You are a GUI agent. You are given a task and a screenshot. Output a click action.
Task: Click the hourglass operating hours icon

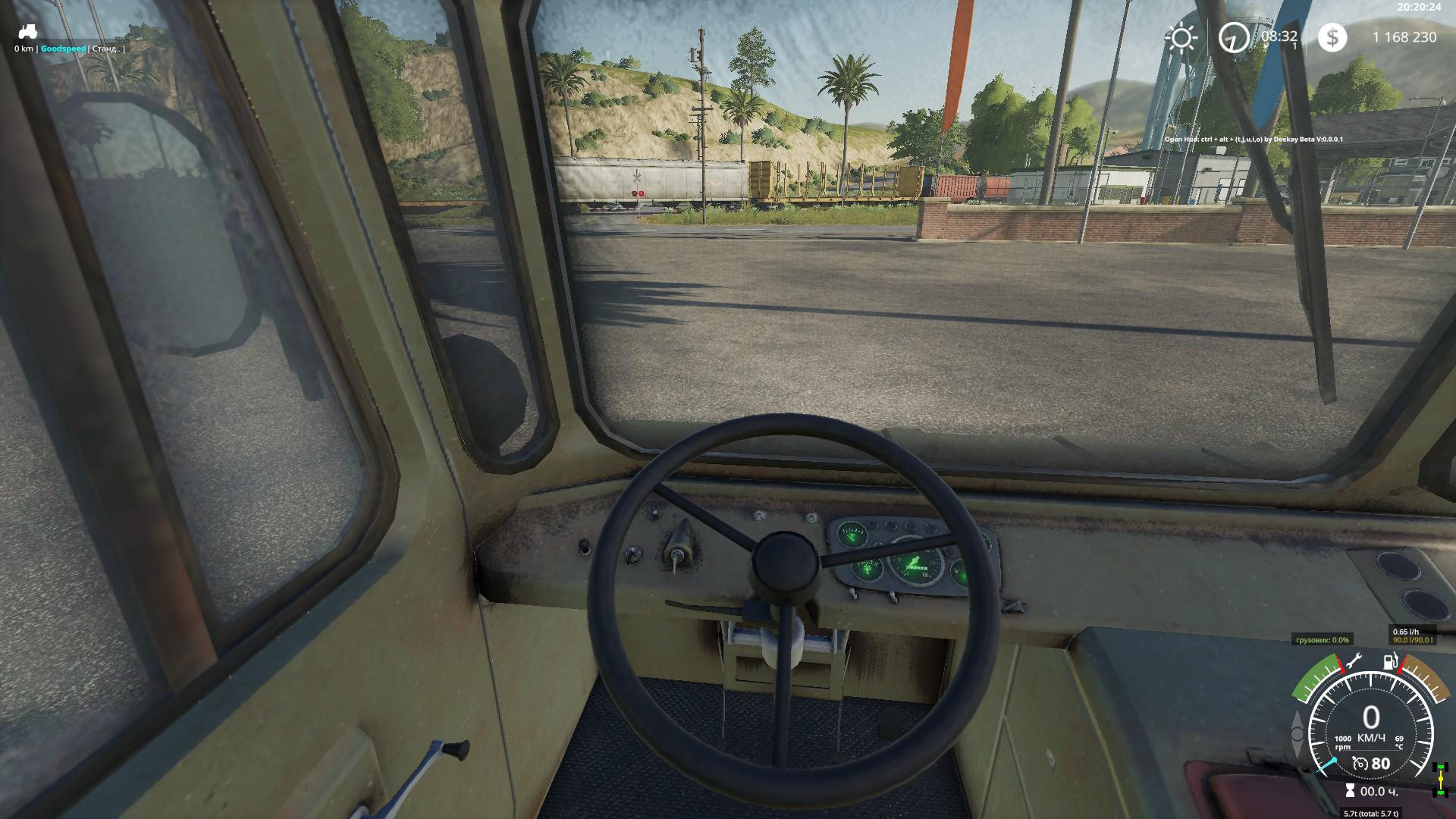pos(1349,791)
